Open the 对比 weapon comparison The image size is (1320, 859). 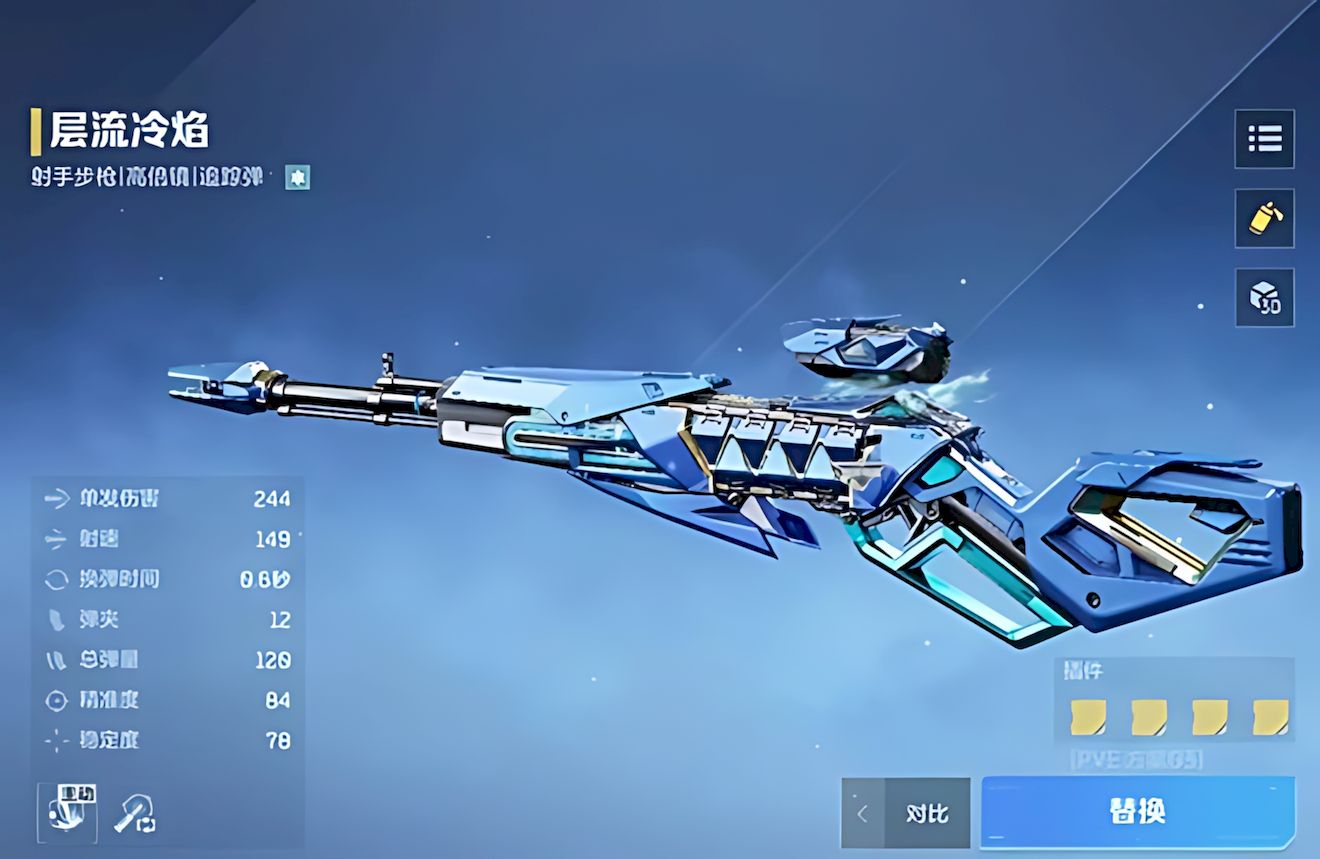(927, 813)
